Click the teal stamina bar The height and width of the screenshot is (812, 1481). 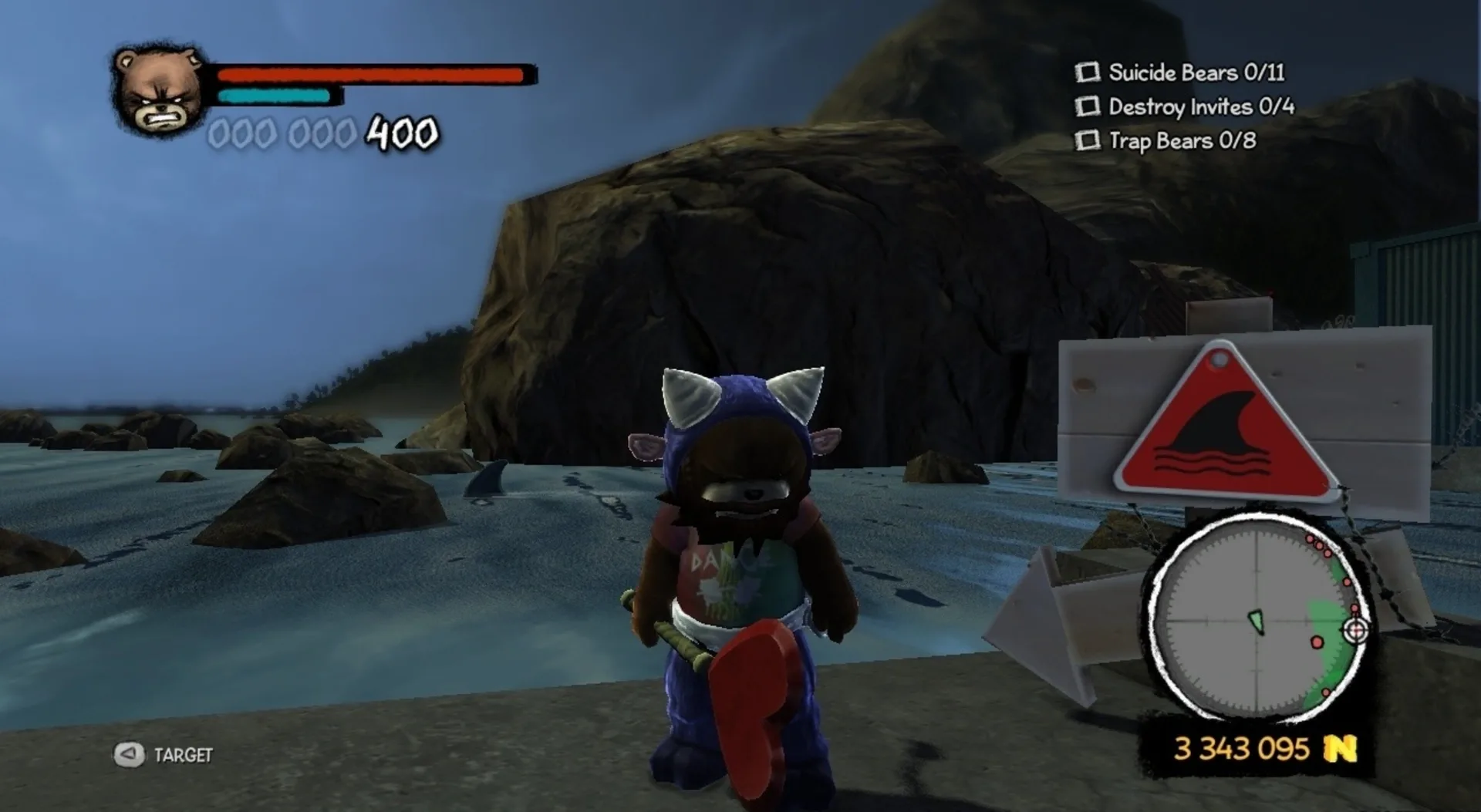275,96
